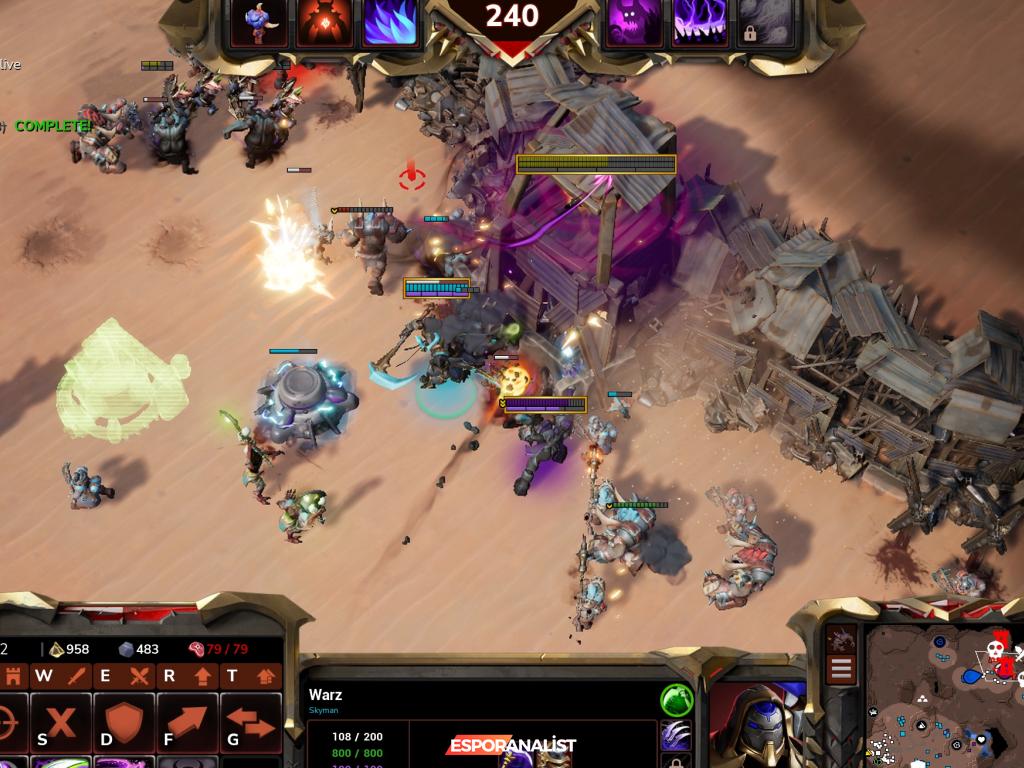
Task: Click the blue horned creature top-bar icon
Action: tap(260, 24)
